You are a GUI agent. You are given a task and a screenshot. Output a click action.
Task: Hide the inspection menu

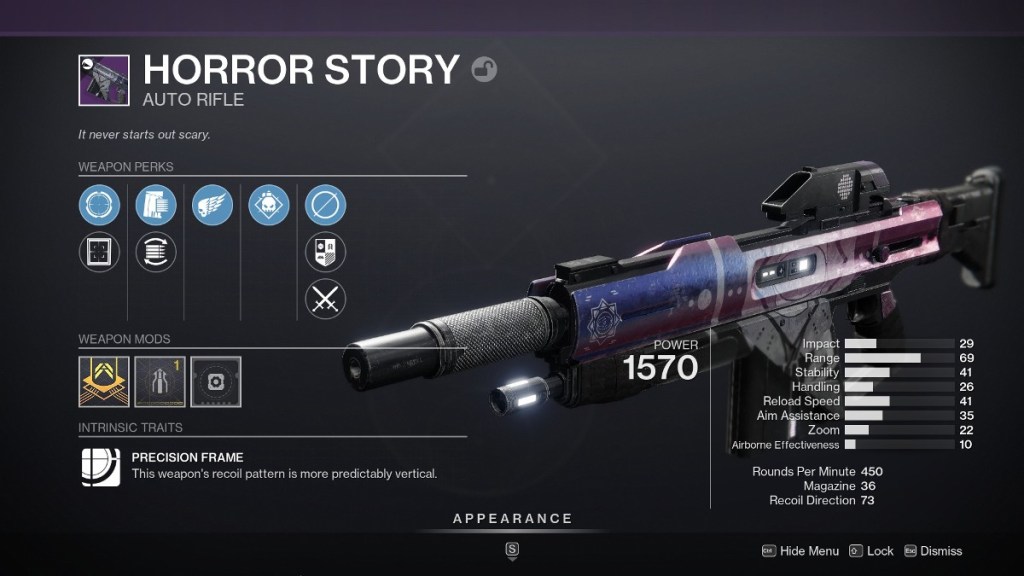(x=800, y=551)
